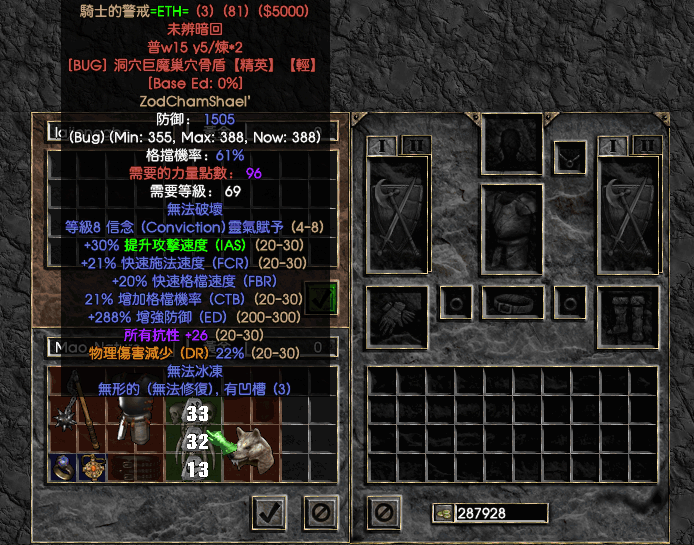This screenshot has width=694, height=545.
Task: Click the gold coins button
Action: click(x=442, y=513)
